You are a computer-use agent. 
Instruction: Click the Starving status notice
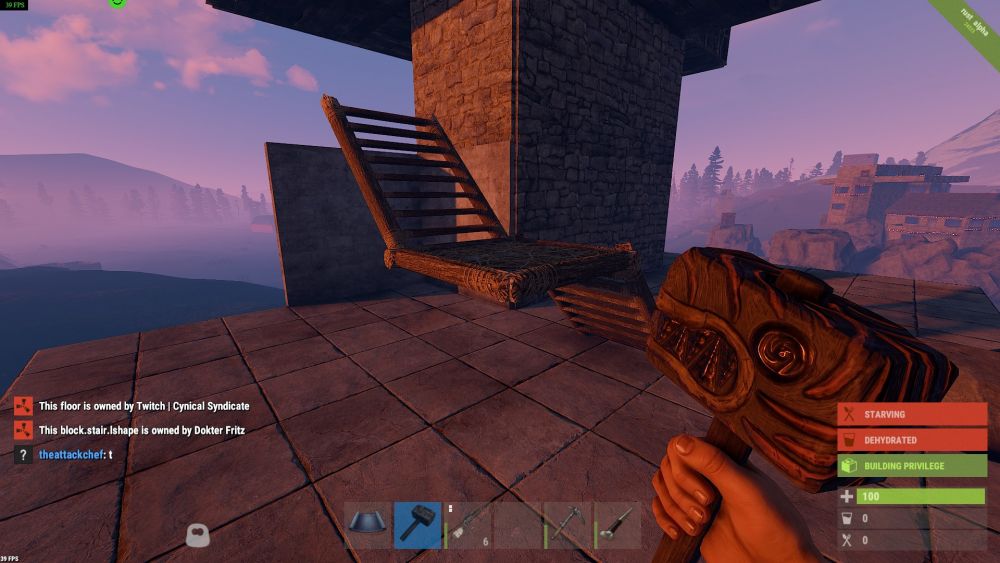(912, 414)
